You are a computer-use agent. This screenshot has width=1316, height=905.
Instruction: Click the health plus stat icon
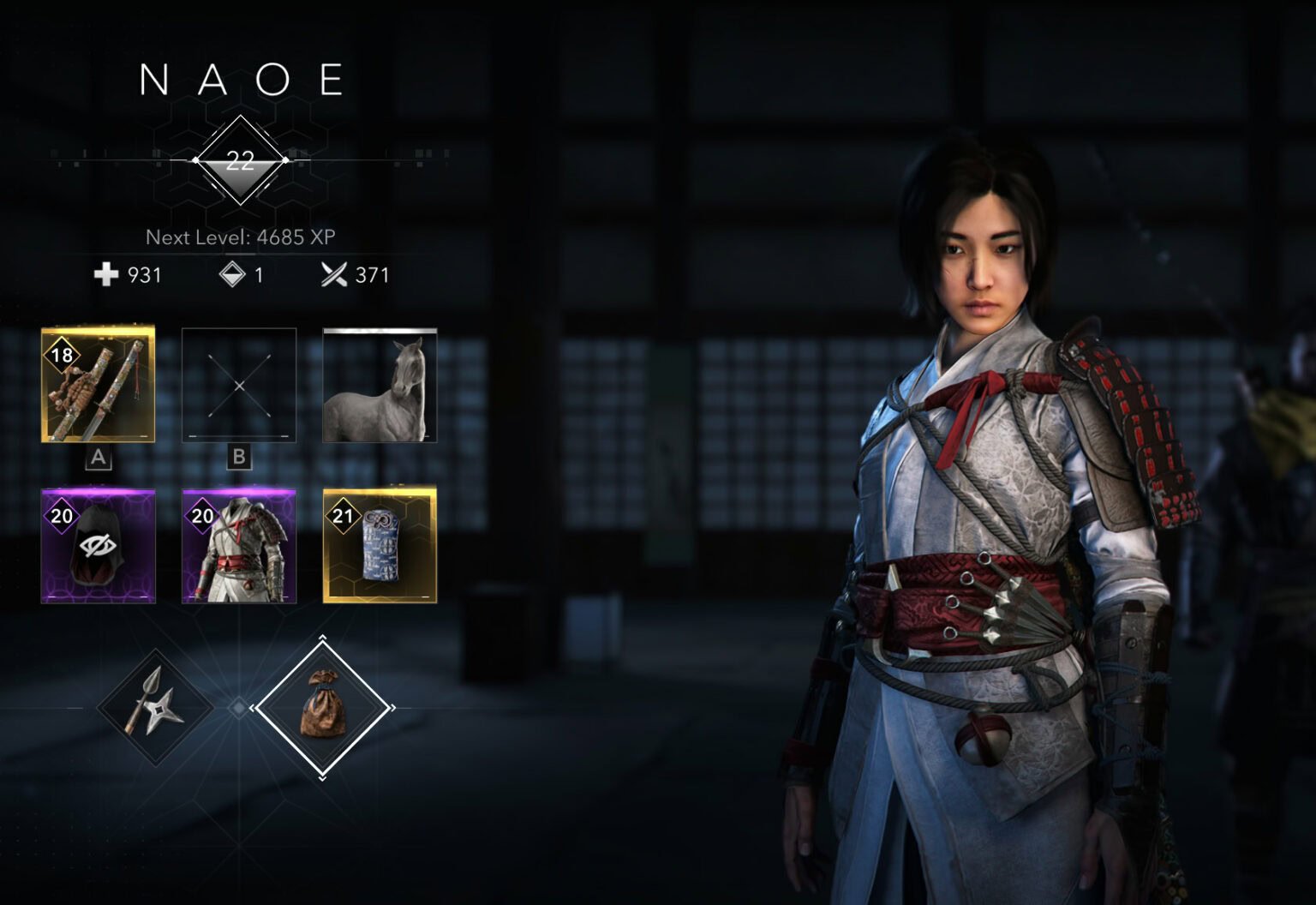pos(105,275)
